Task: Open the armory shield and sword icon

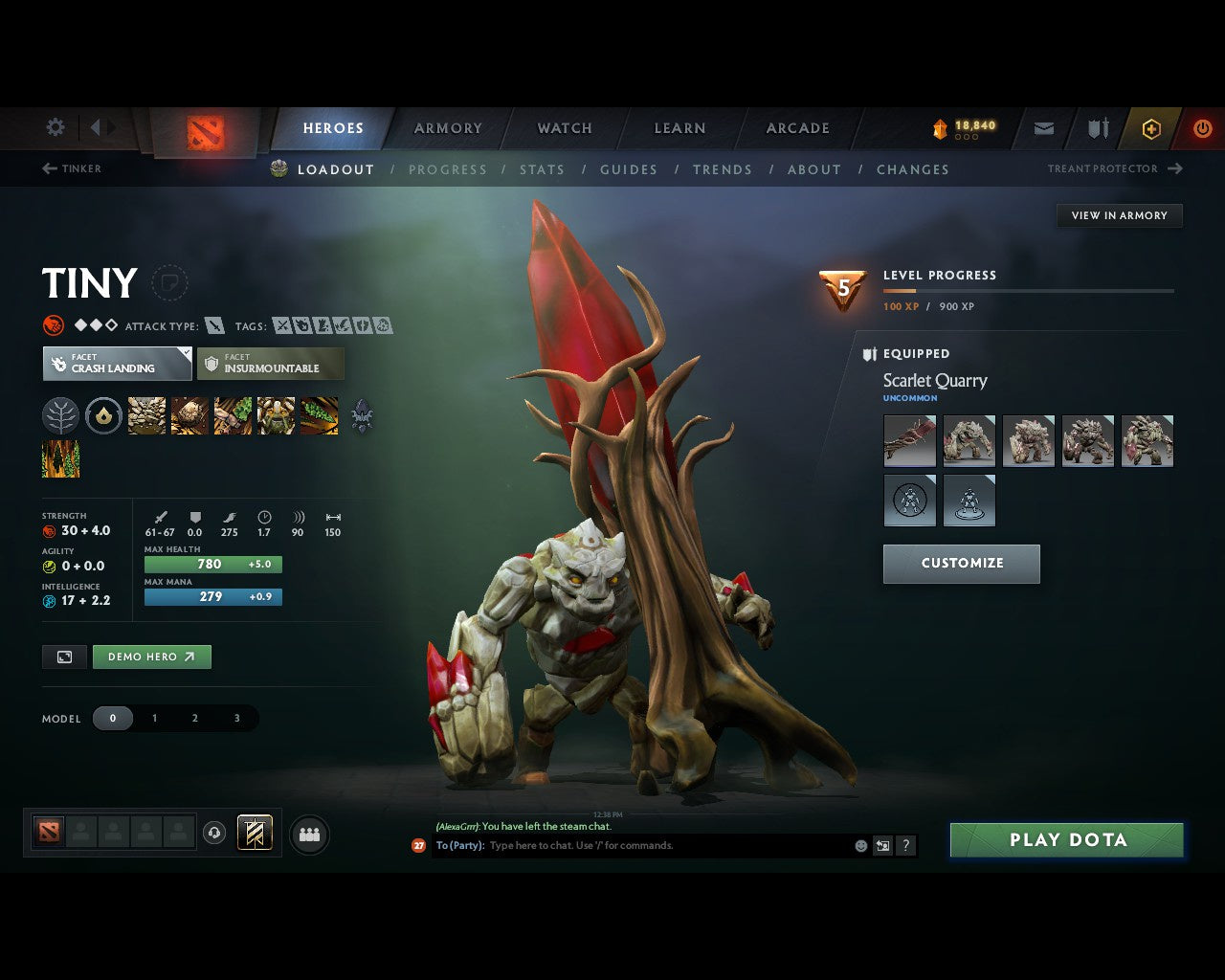Action: pos(1097,128)
